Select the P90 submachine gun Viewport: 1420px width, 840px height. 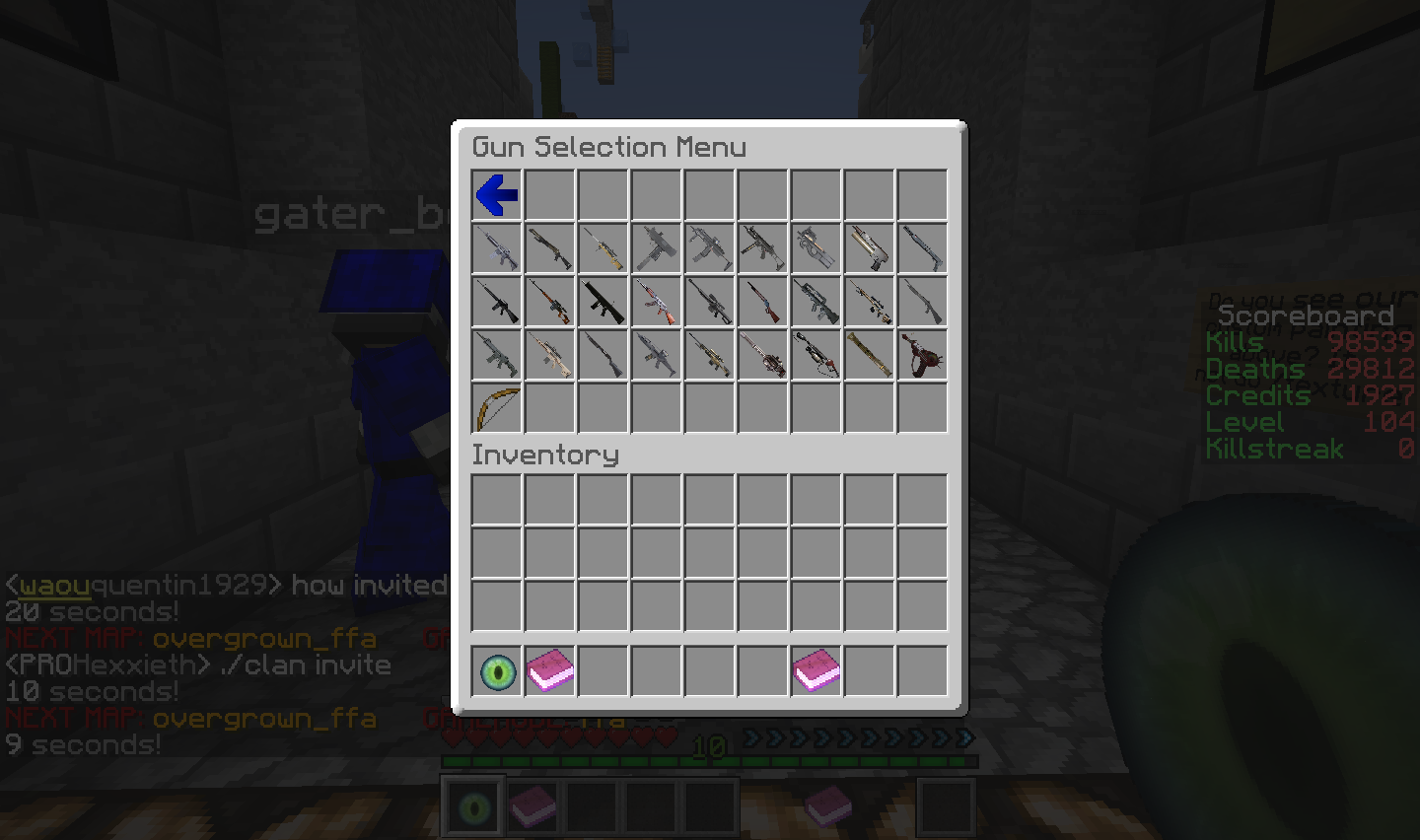pos(816,248)
